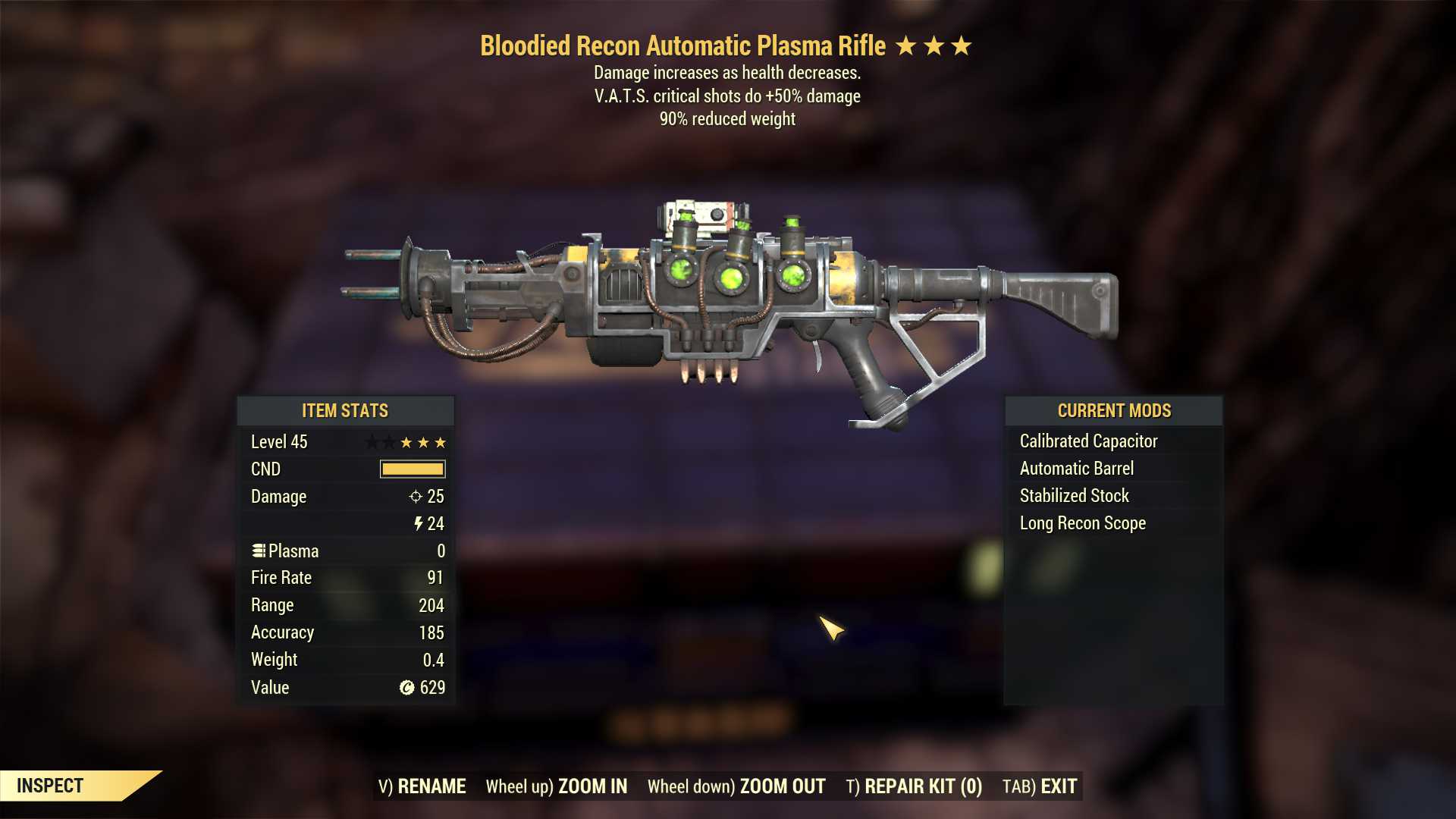Select Zoom Out on the weapon
The height and width of the screenshot is (819, 1456).
736,786
